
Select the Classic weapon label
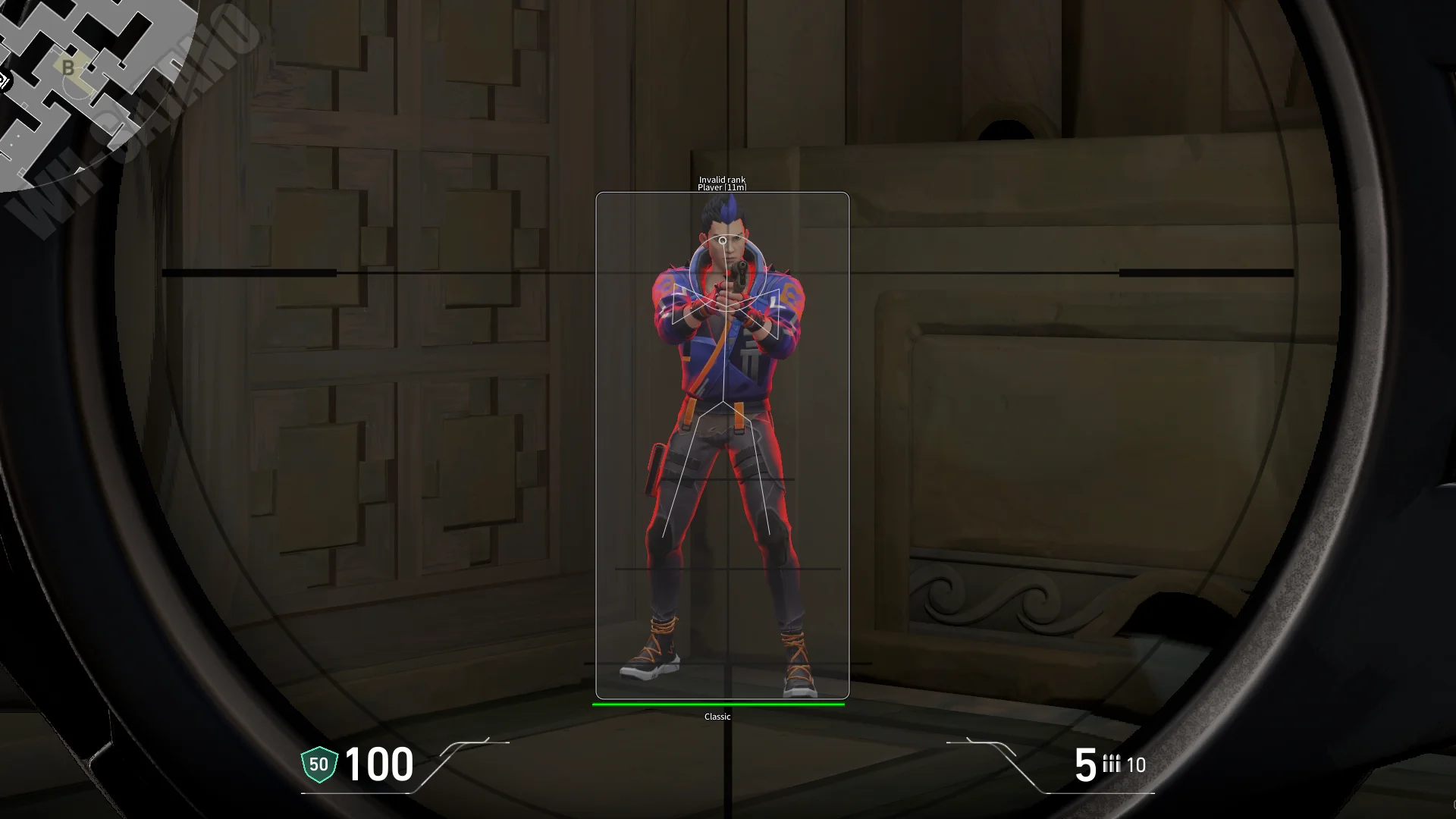(717, 715)
